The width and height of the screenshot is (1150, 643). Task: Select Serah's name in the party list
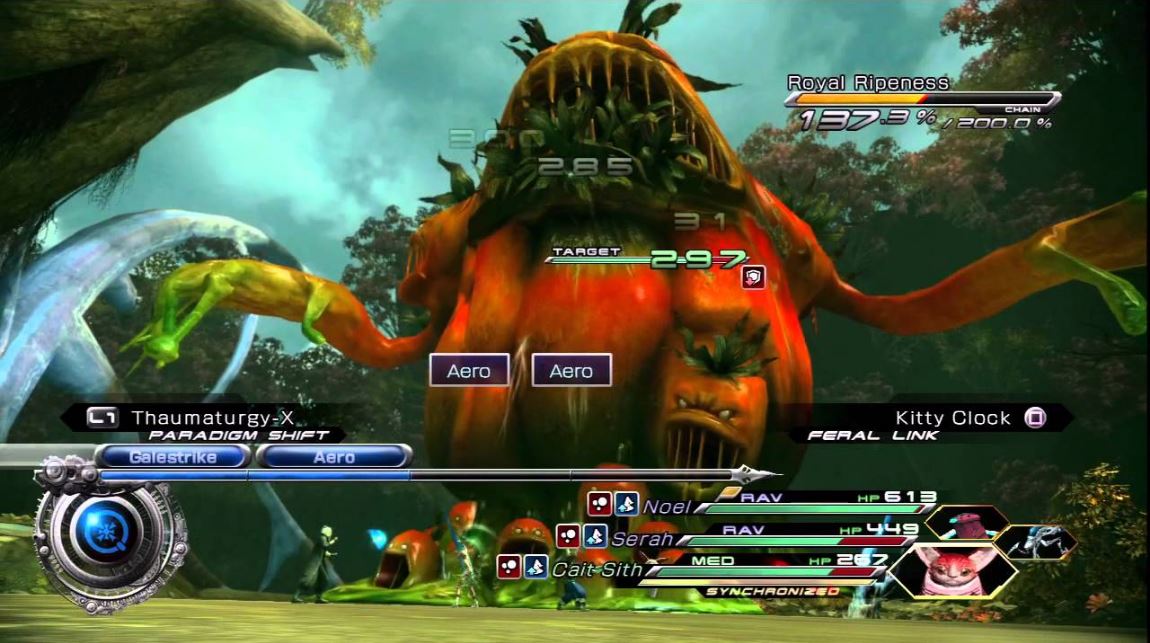coord(642,539)
